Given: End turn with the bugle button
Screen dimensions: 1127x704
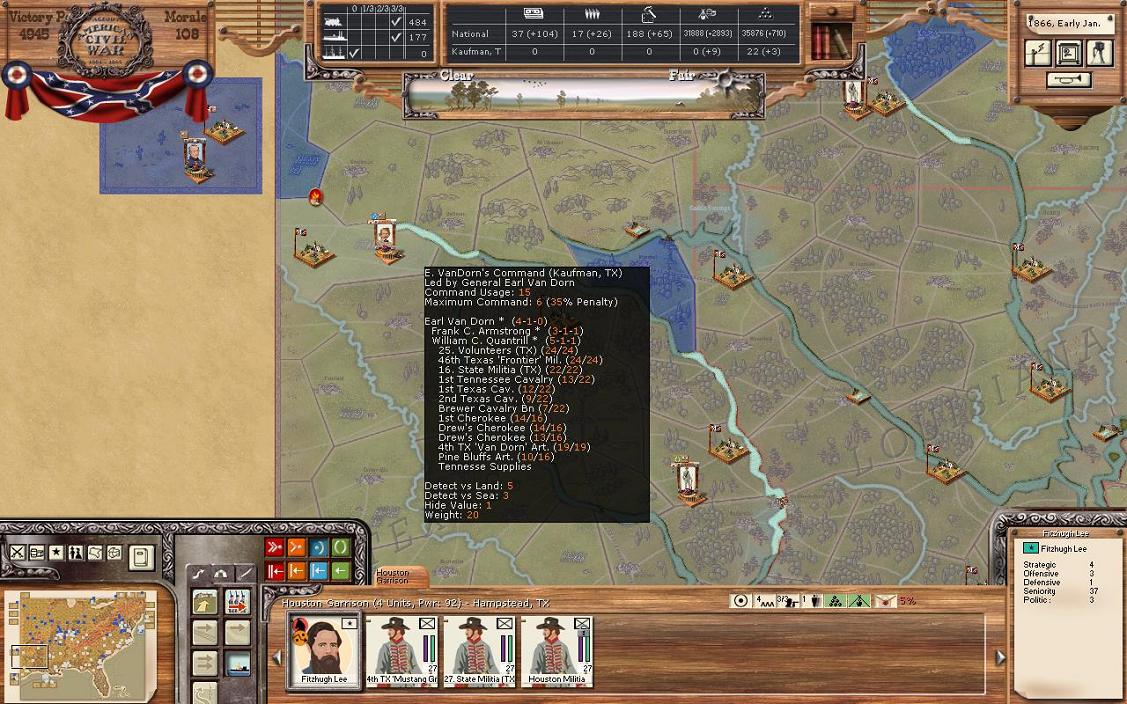Looking at the screenshot, I should tap(1068, 80).
